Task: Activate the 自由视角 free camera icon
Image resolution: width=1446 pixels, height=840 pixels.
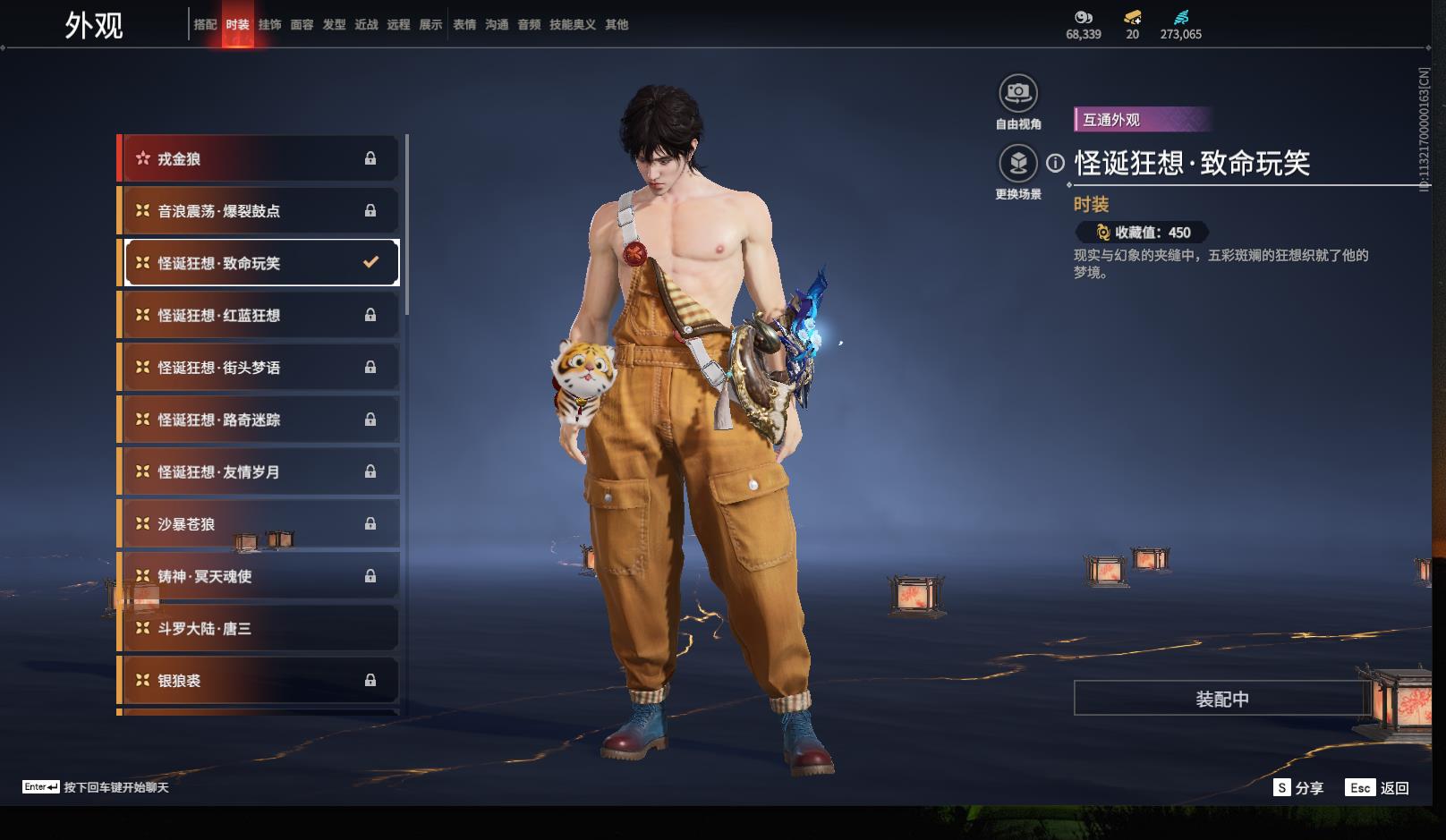Action: click(1018, 93)
